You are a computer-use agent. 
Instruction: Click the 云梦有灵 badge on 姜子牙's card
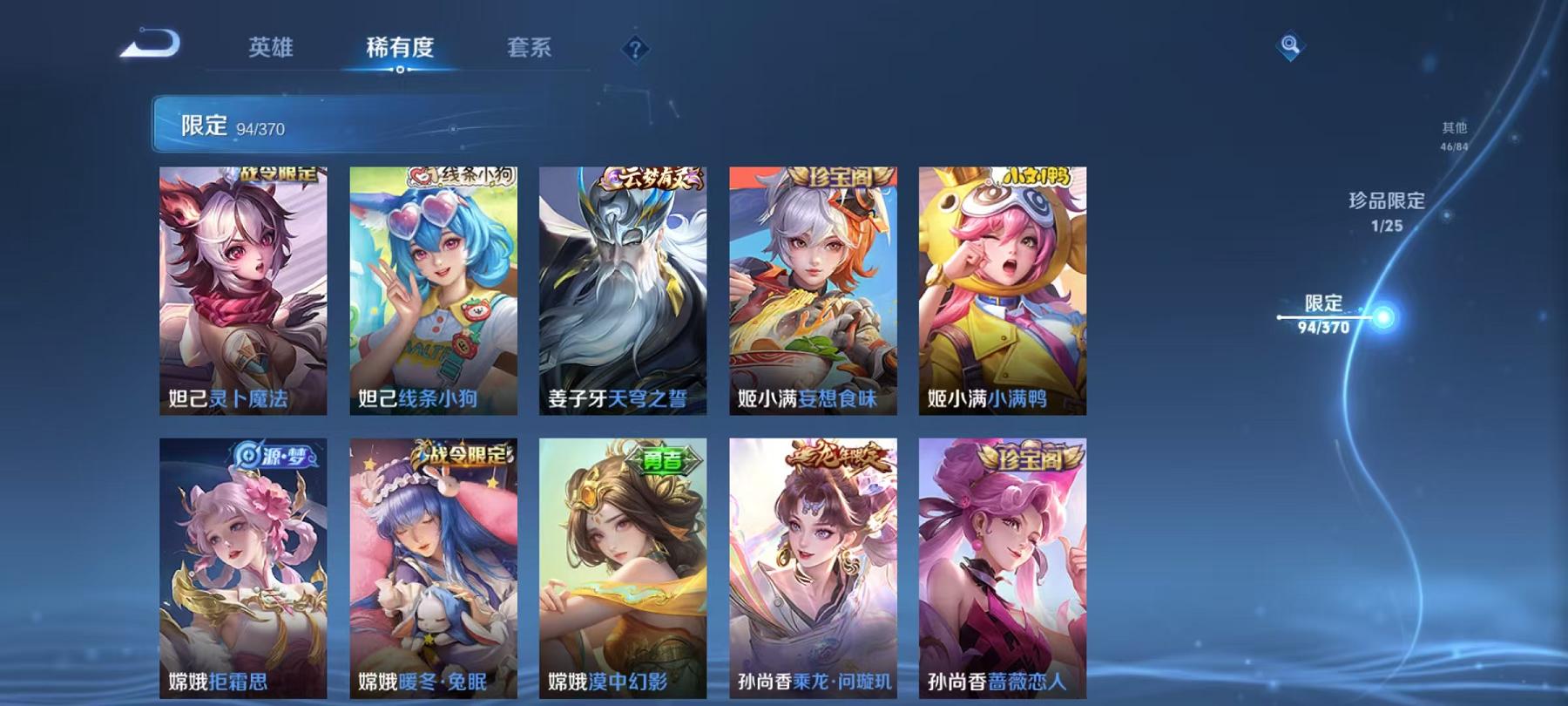[x=649, y=174]
